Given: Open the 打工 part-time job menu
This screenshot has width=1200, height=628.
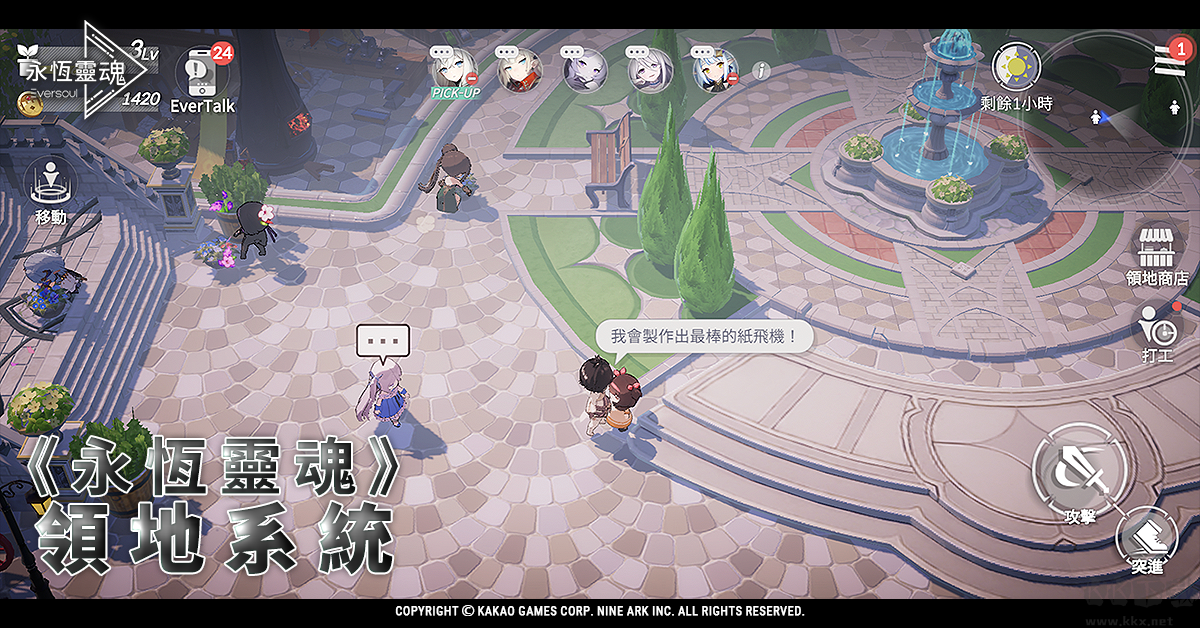Looking at the screenshot, I should pos(1159,328).
